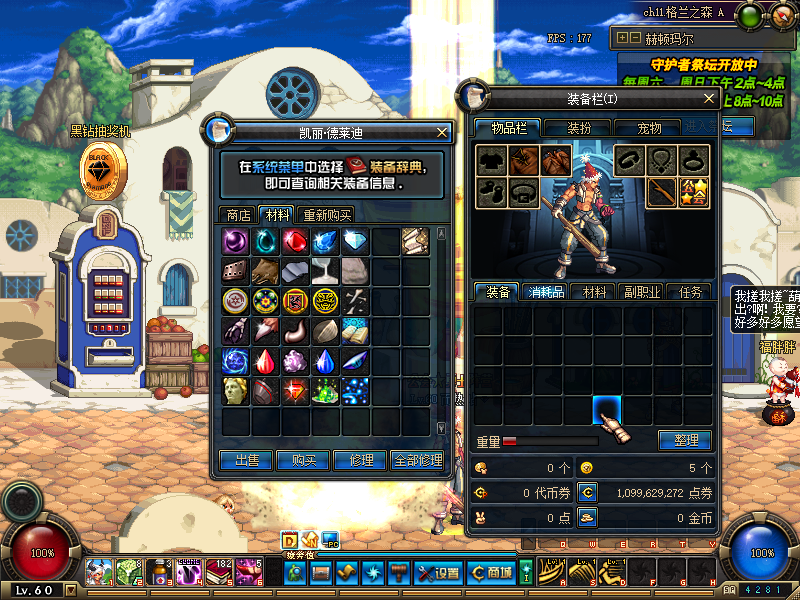Sort the inventory with 整理 button
Image resolution: width=800 pixels, height=600 pixels.
[x=685, y=440]
